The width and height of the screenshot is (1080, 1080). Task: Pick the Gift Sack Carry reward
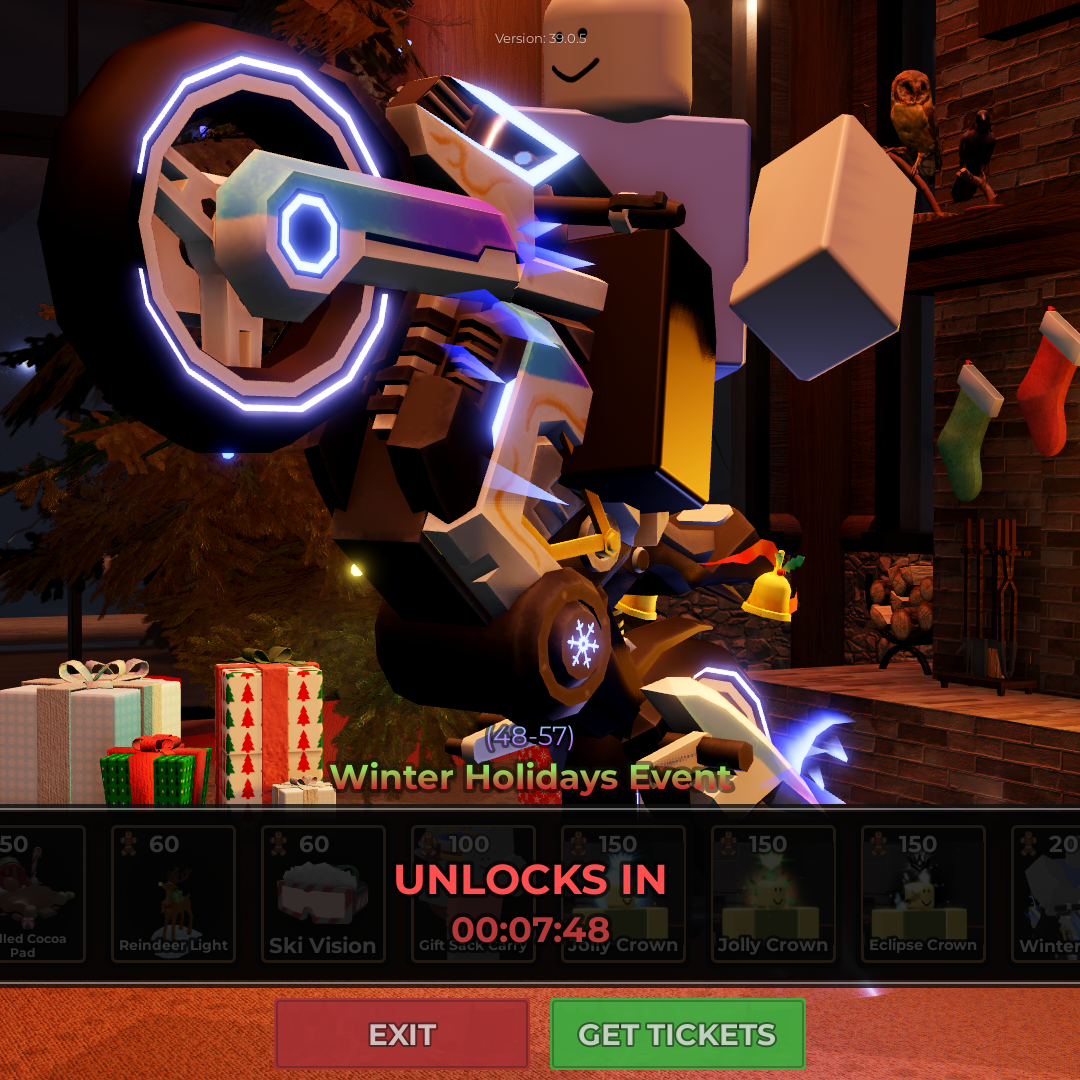[x=472, y=895]
